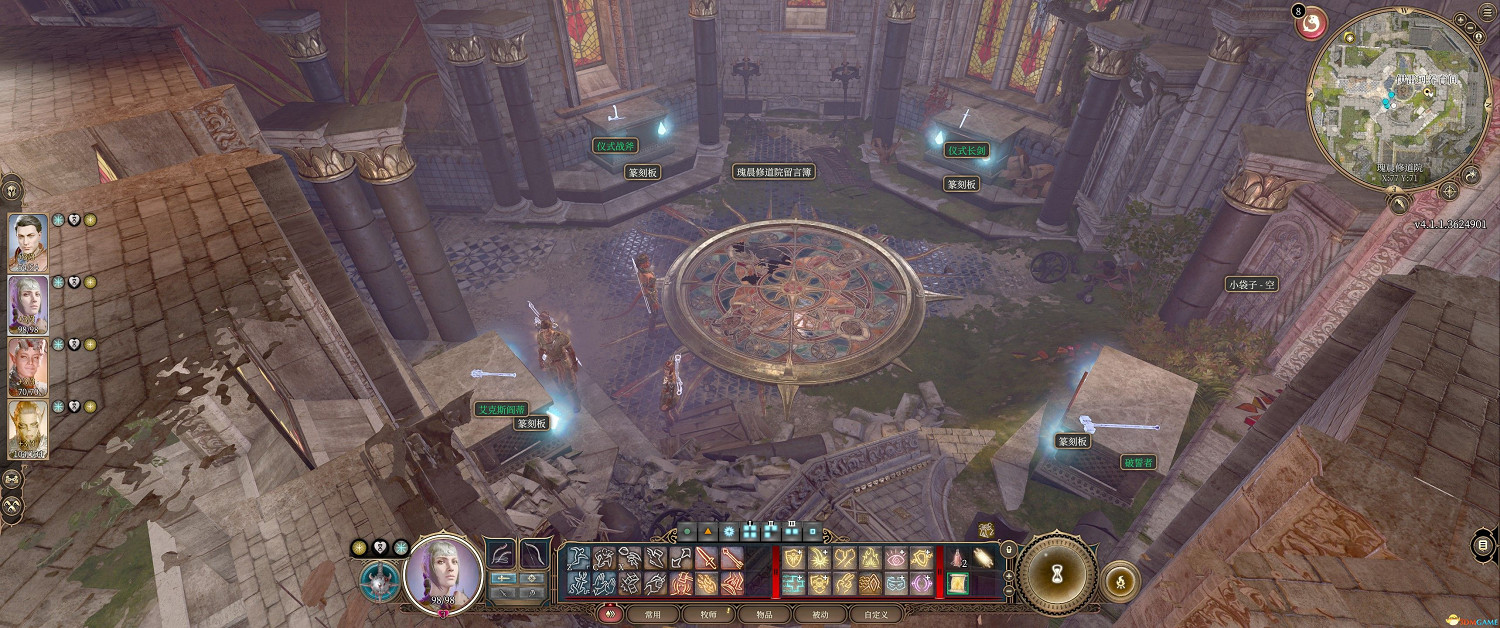1500x628 pixels.
Task: Toggle the hotbar lock padlock
Action: (1008, 548)
